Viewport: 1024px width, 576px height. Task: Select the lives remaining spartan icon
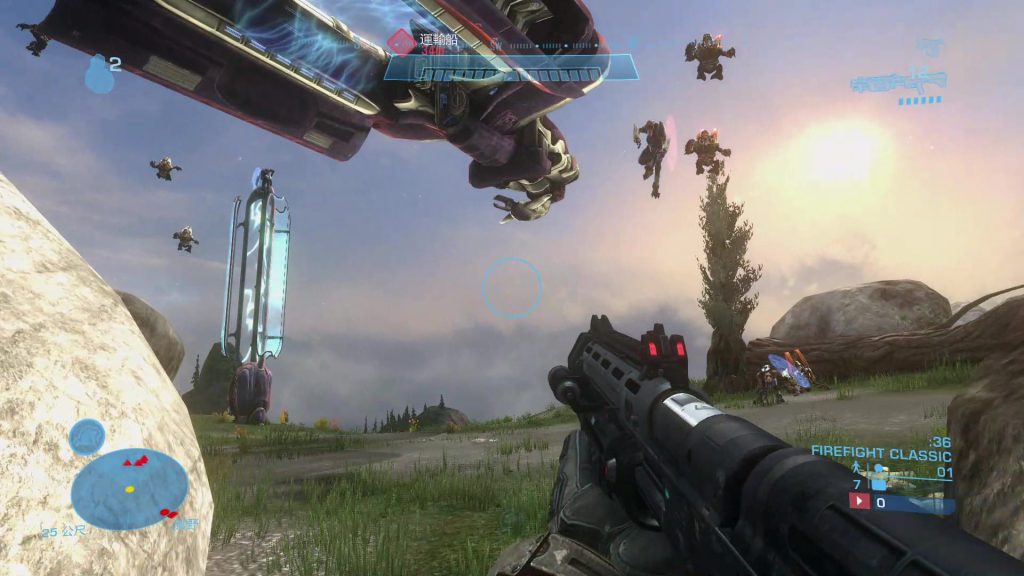[857, 468]
